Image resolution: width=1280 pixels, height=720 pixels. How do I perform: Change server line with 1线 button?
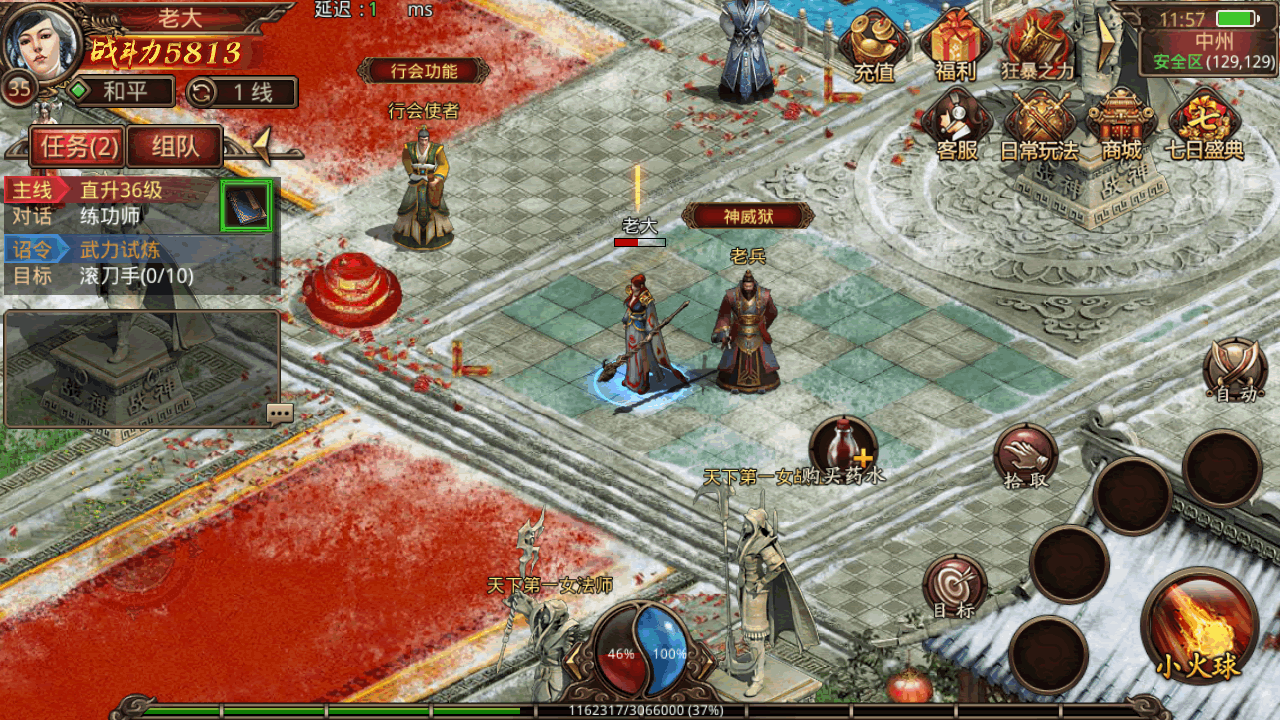(x=242, y=92)
